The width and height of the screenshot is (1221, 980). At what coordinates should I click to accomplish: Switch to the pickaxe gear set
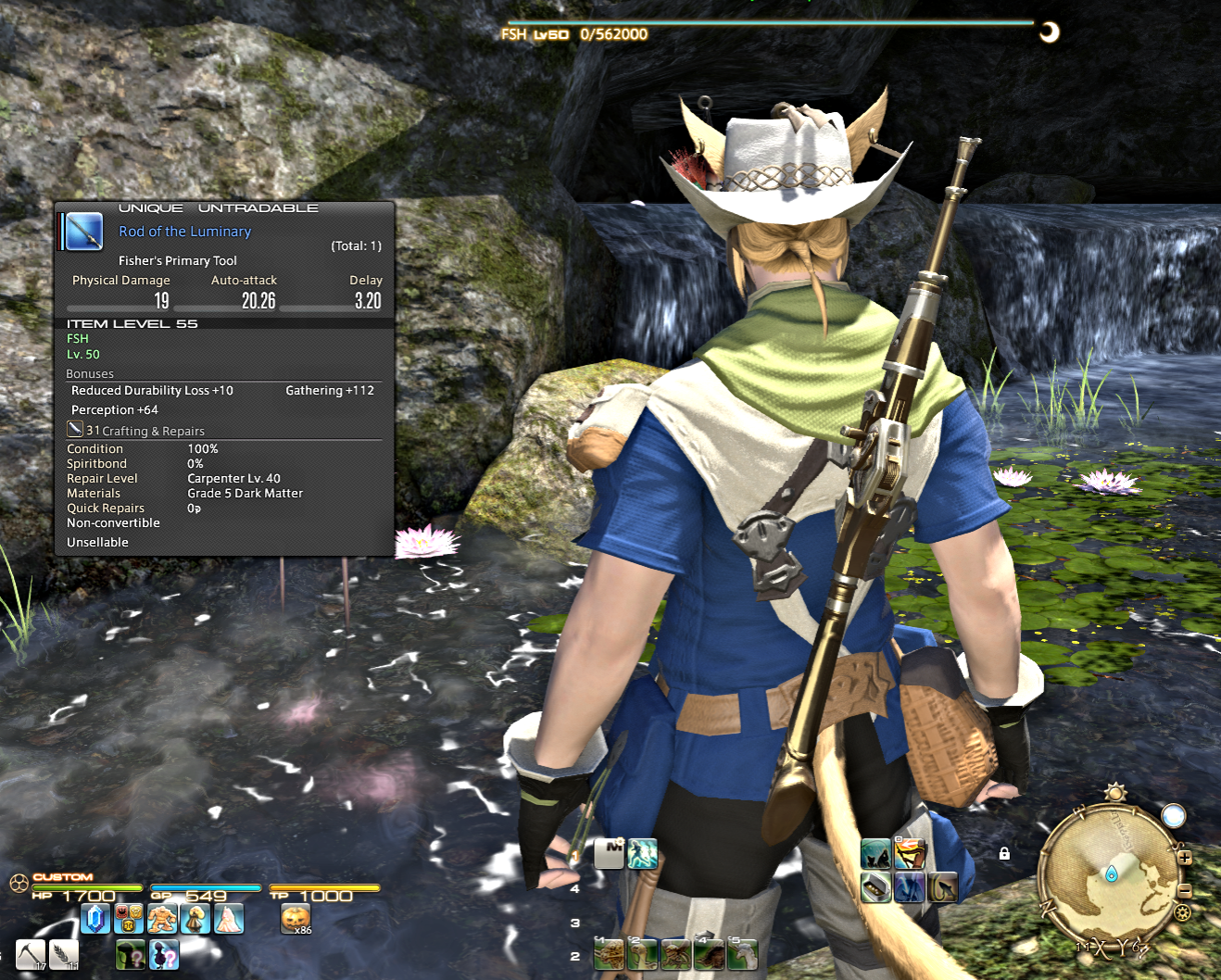click(x=30, y=954)
